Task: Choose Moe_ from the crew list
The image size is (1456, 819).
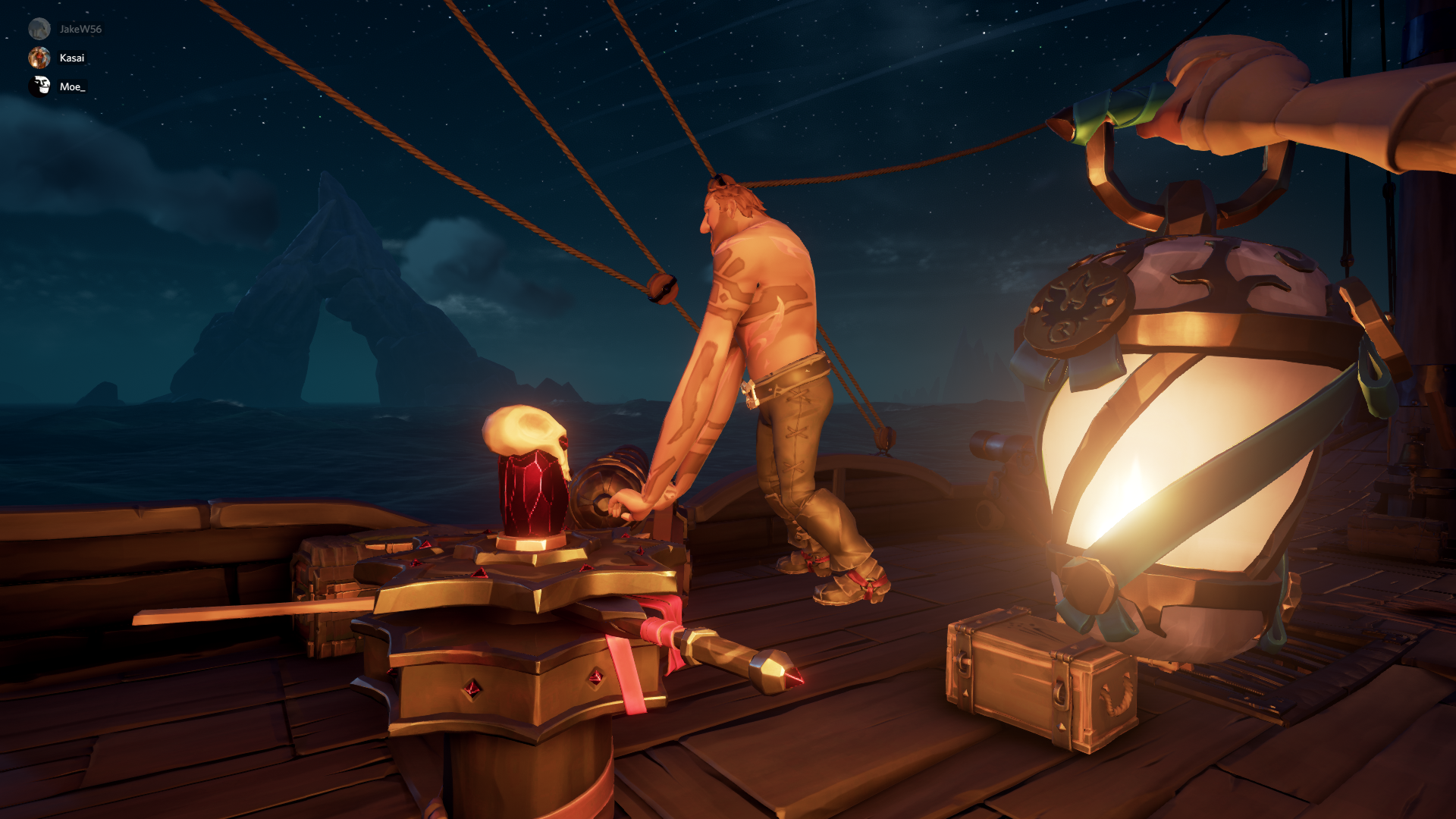Action: click(x=72, y=86)
